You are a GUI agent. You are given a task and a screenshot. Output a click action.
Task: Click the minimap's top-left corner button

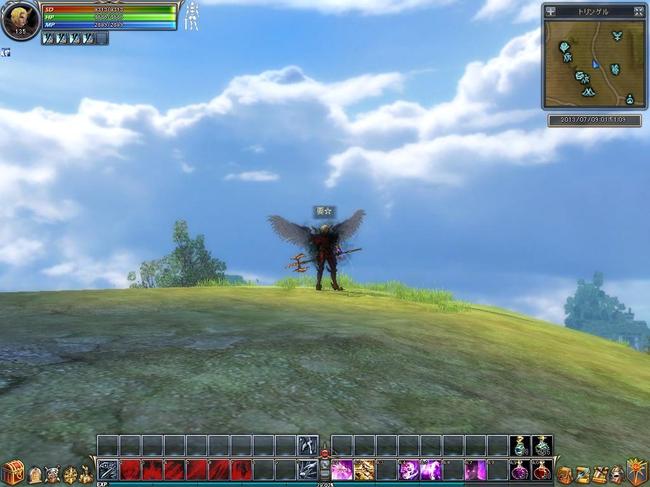point(552,11)
